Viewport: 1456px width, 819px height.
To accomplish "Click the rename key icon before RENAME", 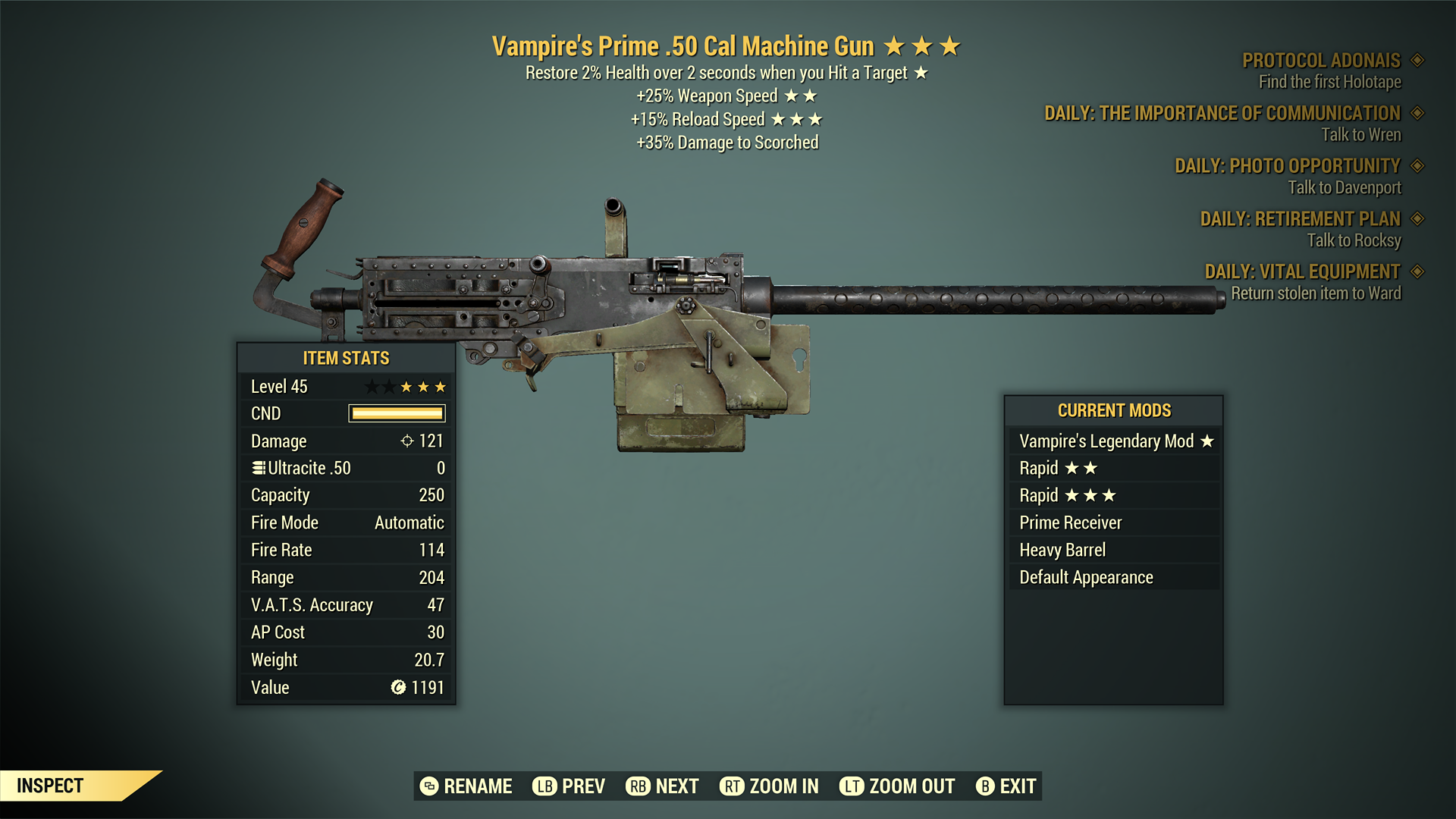I will [428, 786].
